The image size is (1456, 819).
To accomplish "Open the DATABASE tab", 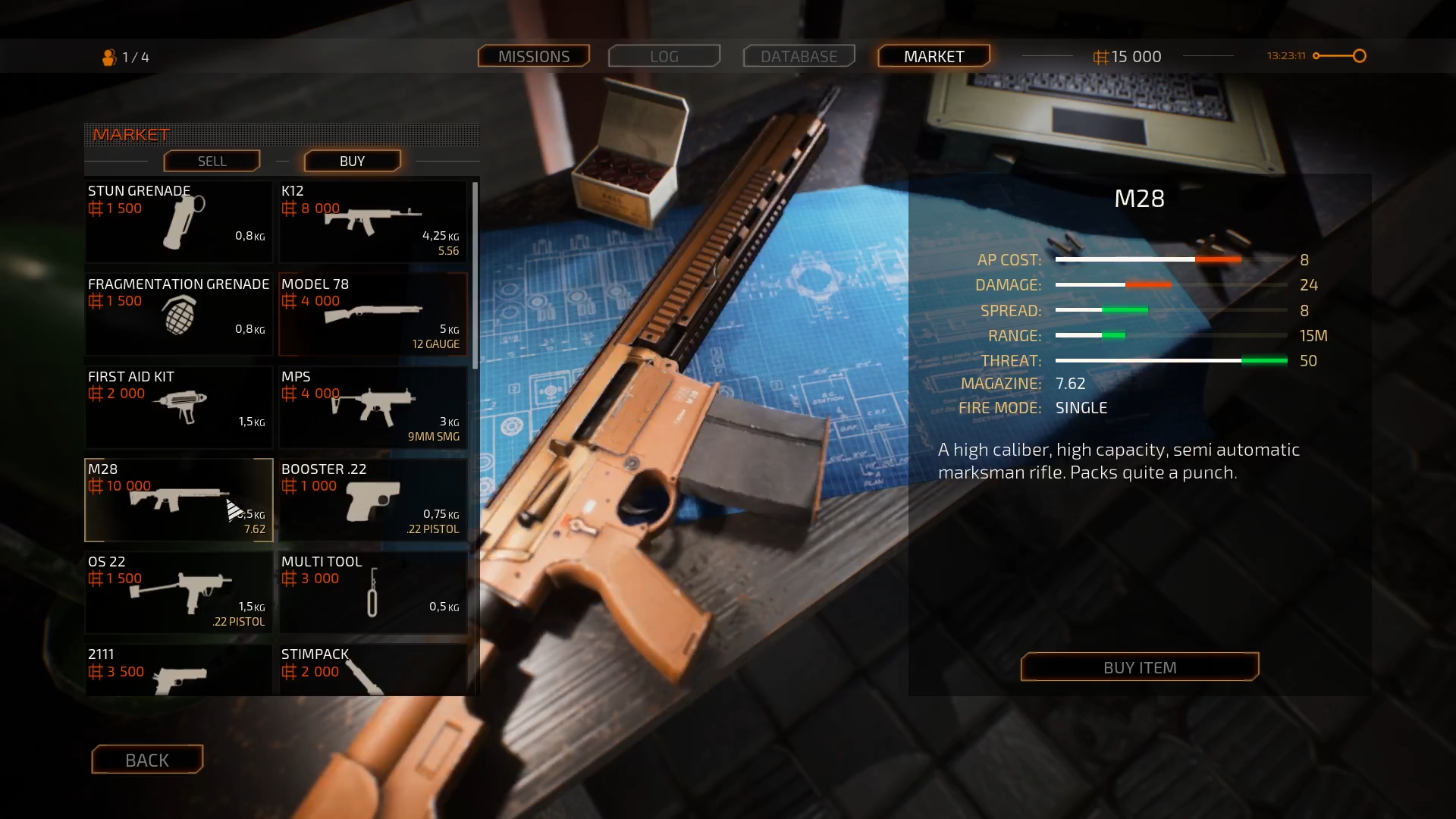I will 799,55.
